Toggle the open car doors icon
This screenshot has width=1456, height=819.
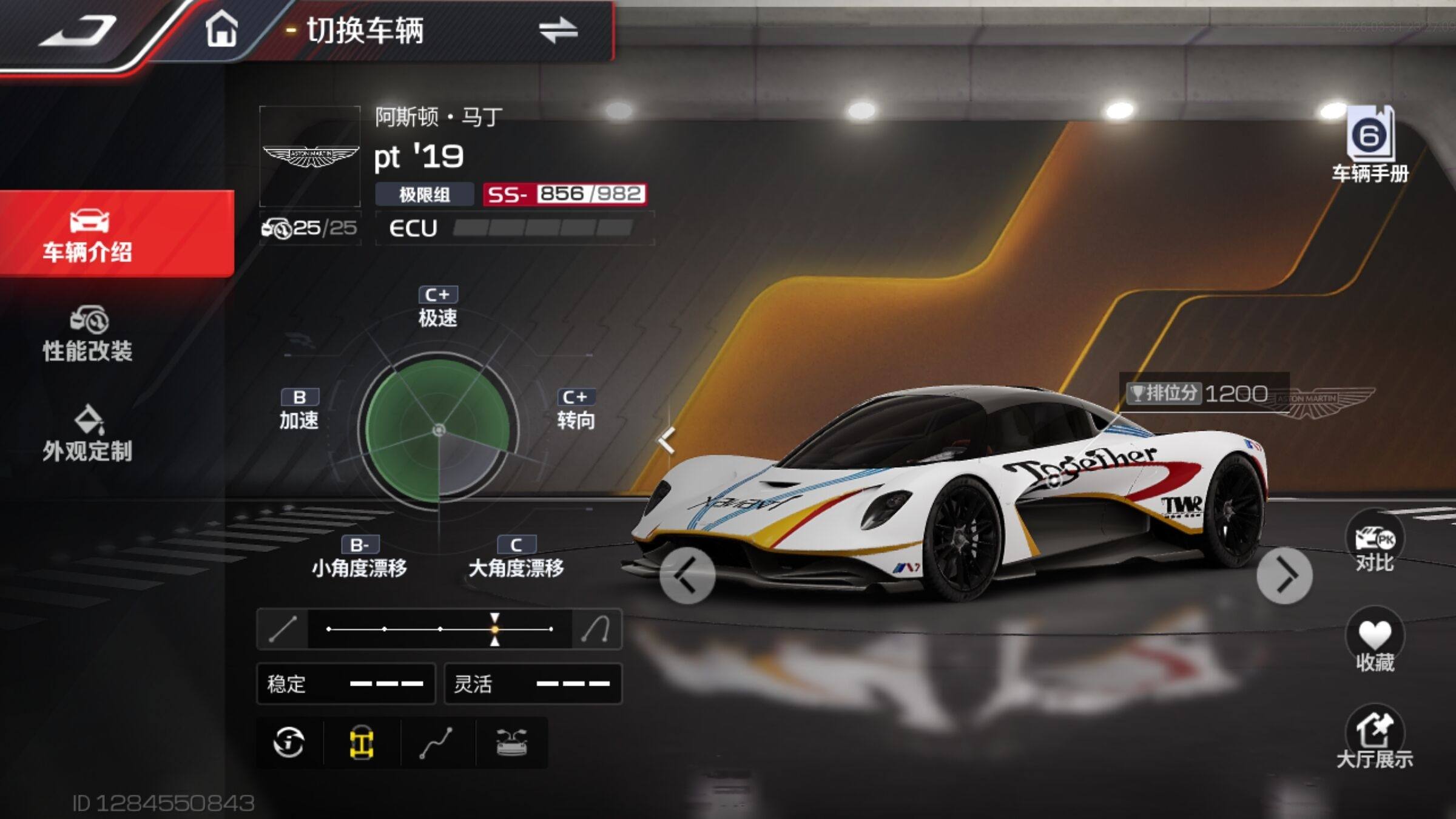[511, 743]
